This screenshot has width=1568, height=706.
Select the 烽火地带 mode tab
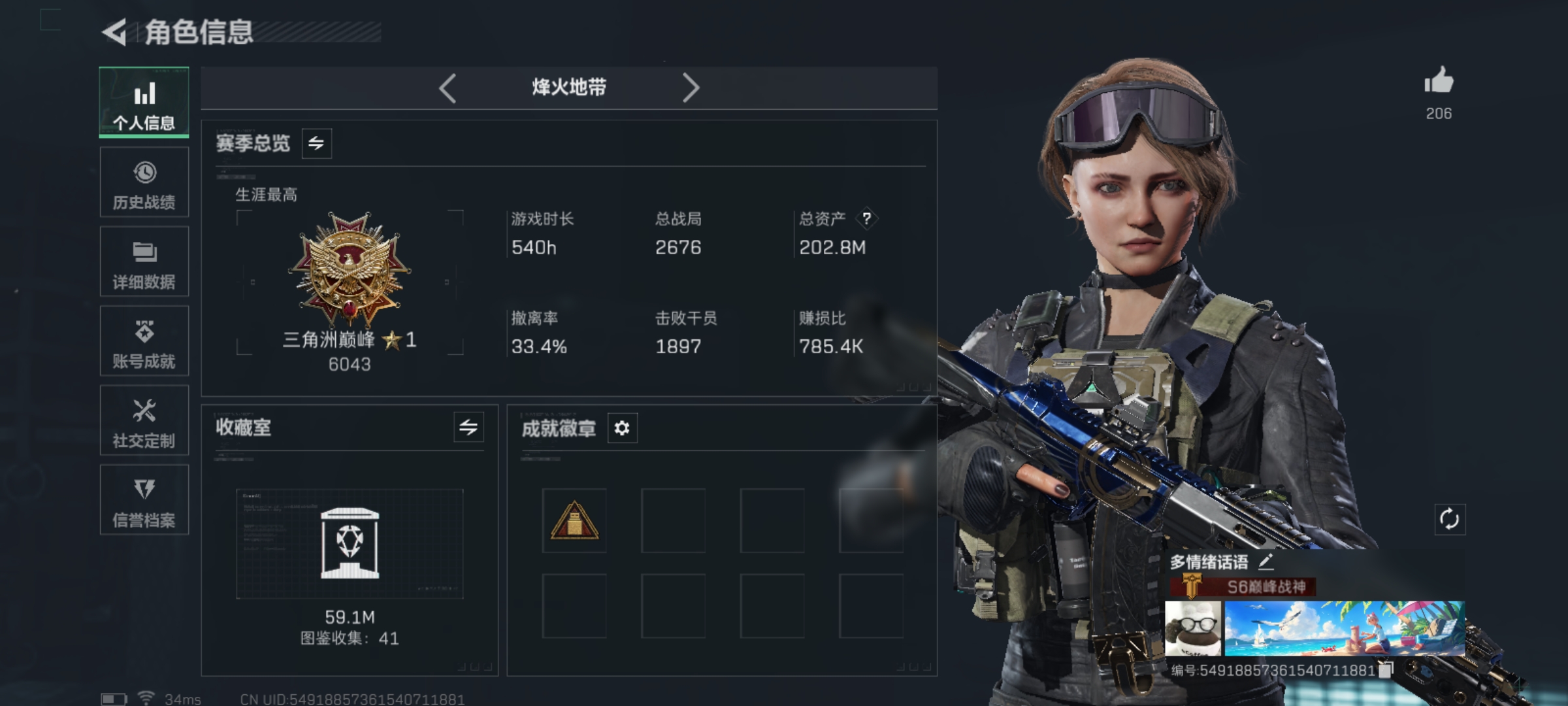(570, 88)
